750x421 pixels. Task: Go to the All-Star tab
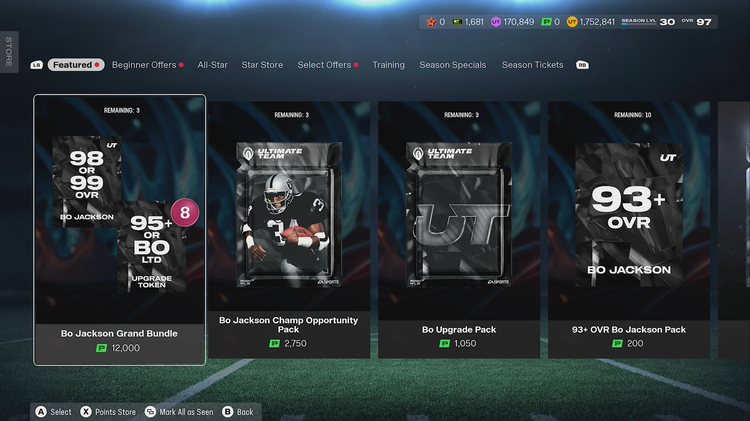point(212,65)
